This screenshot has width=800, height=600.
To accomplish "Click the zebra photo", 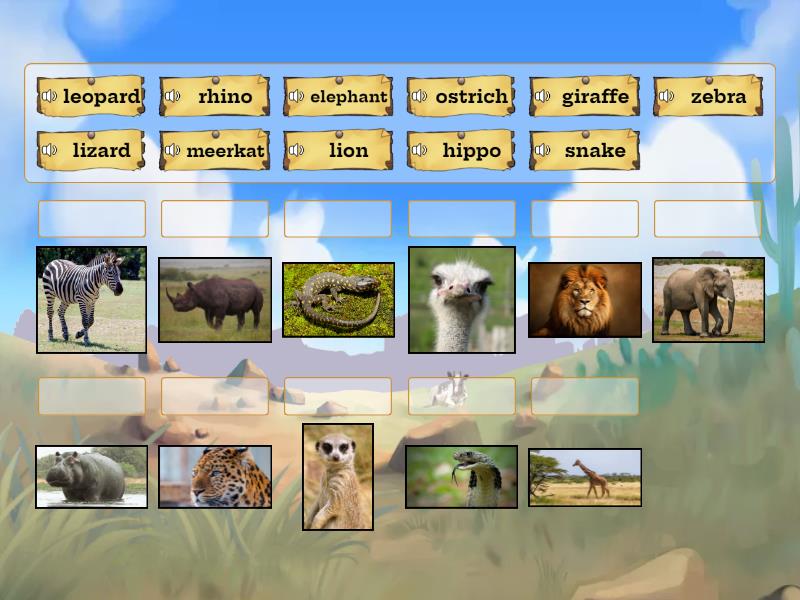I will coord(91,300).
